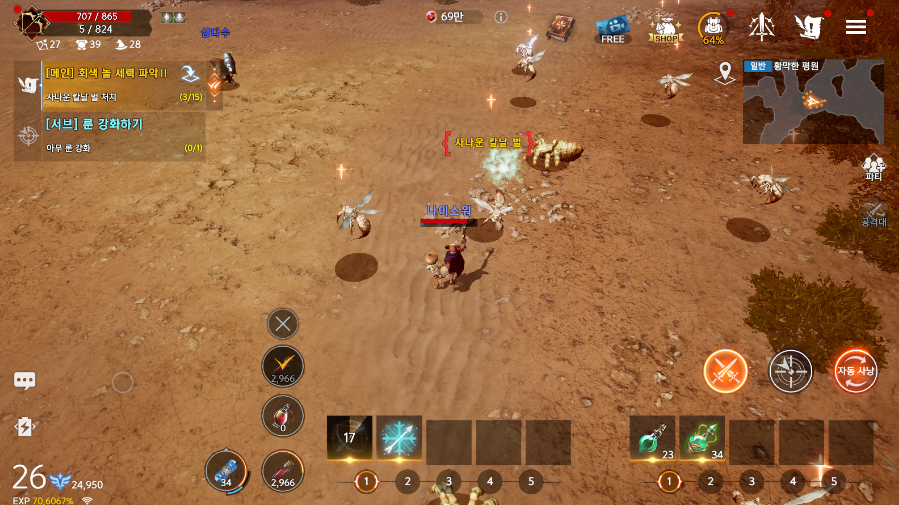Open the sword and bow skills icon
Screen dimensions: 899x505
[762, 27]
